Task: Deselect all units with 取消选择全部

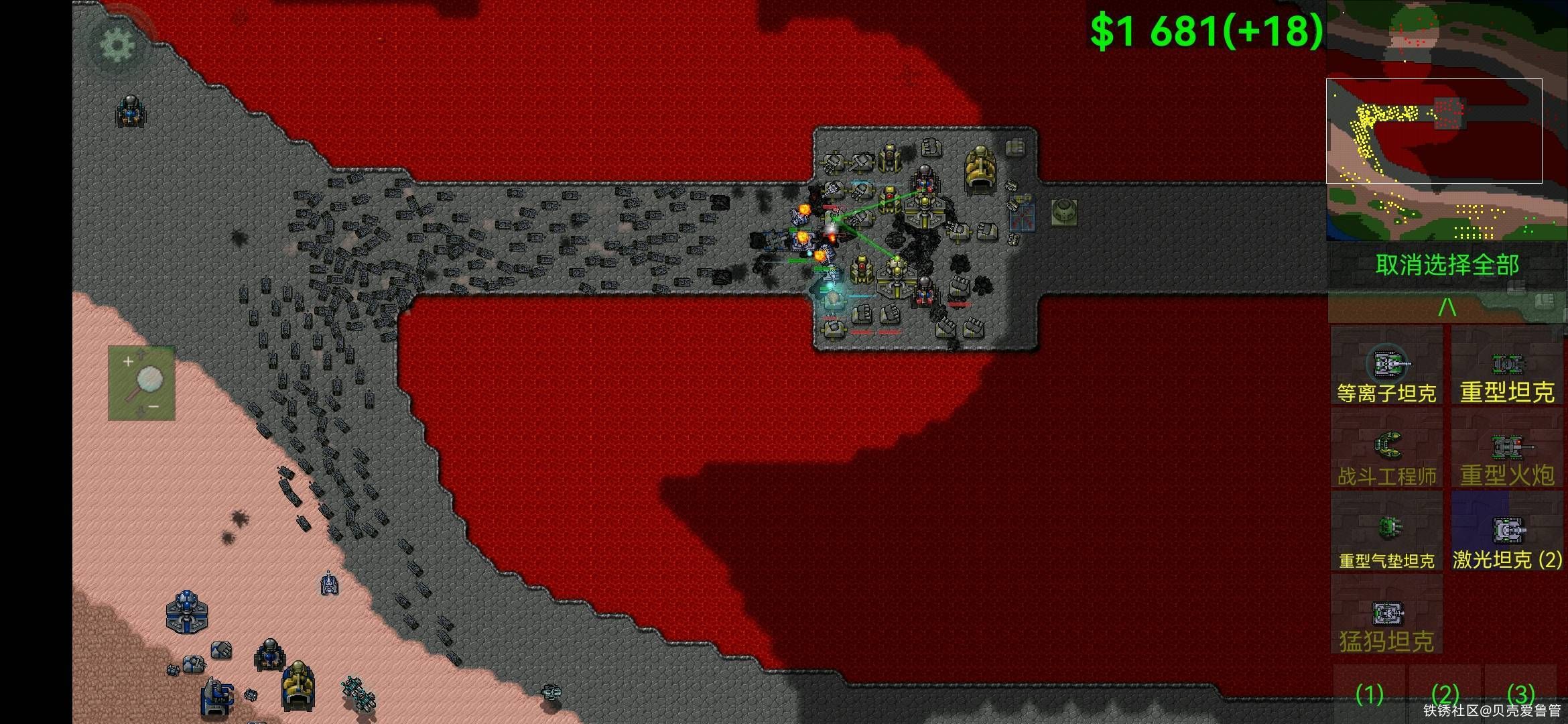Action: pos(1447,265)
